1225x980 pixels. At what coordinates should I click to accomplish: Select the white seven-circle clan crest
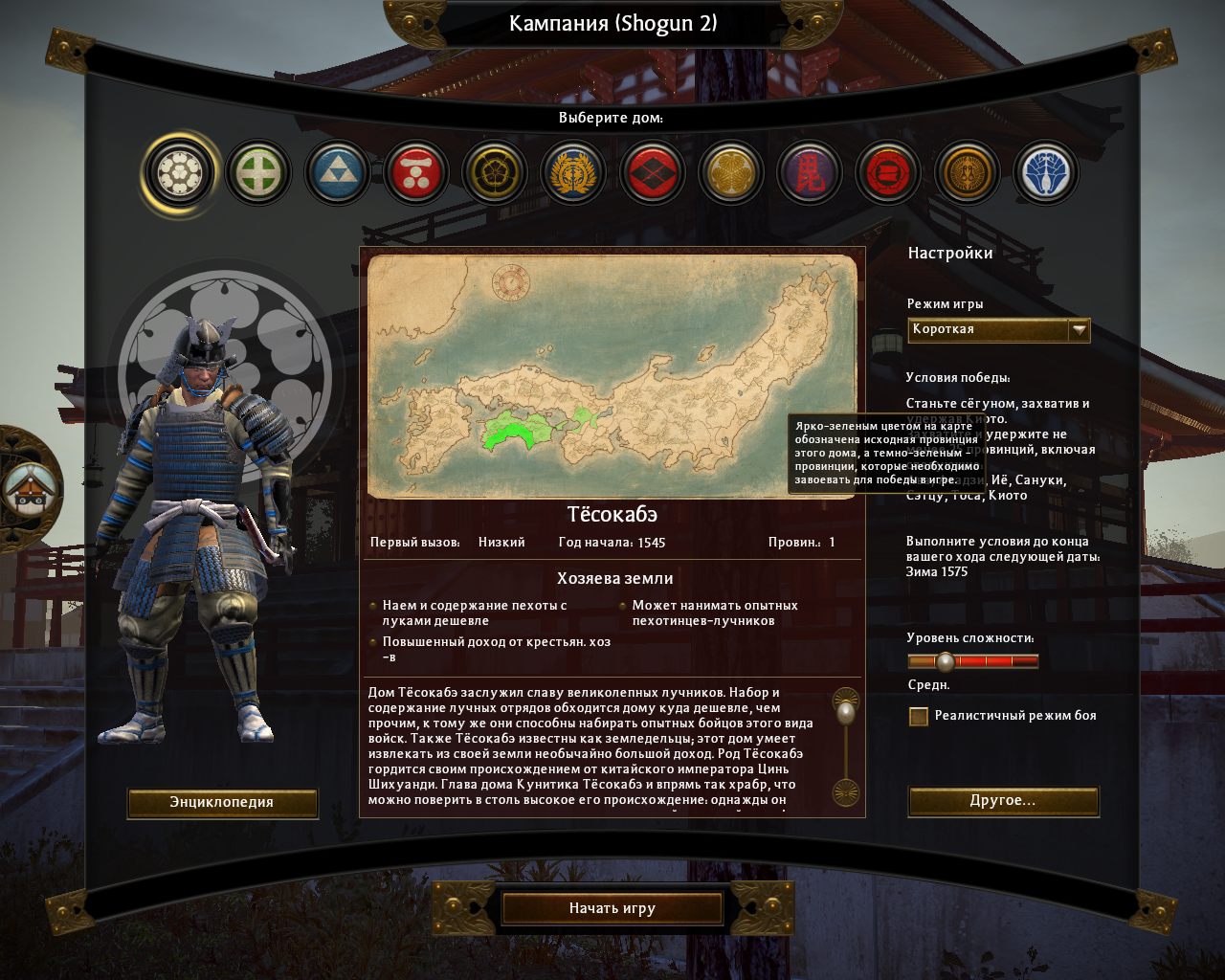180,173
